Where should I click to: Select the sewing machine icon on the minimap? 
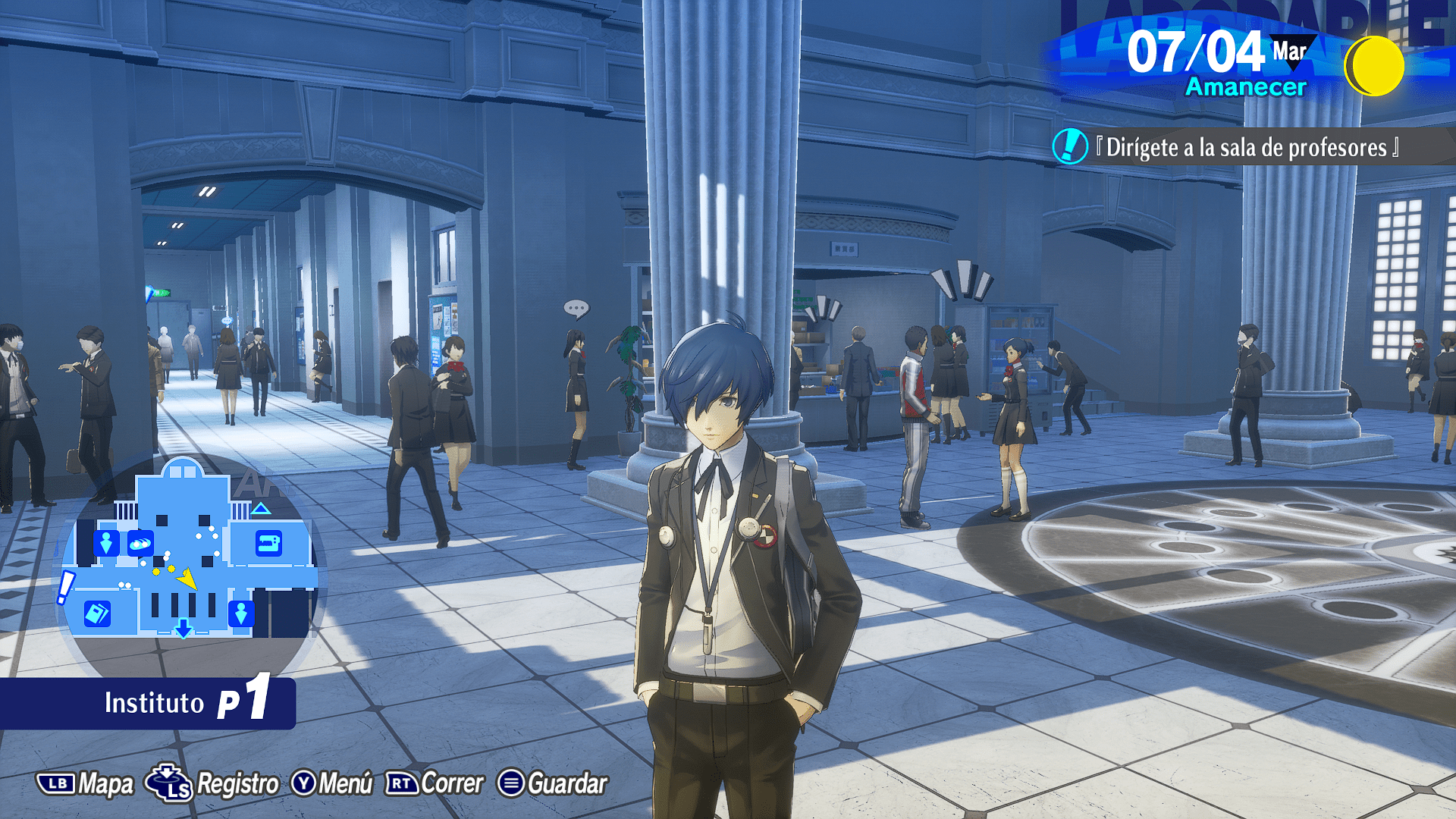tap(268, 544)
